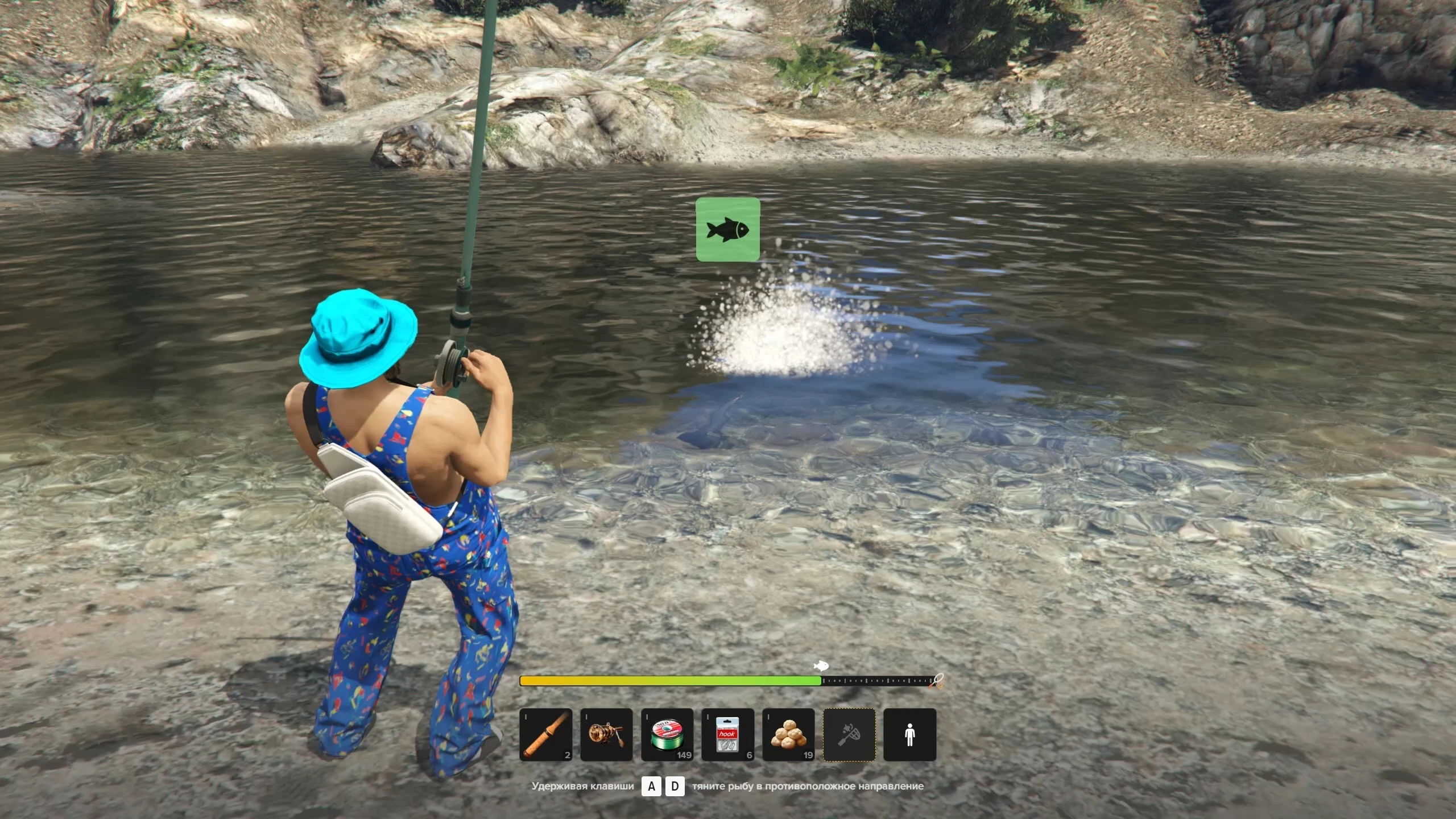The width and height of the screenshot is (1456, 819).
Task: Open the character figure slot
Action: (x=909, y=734)
